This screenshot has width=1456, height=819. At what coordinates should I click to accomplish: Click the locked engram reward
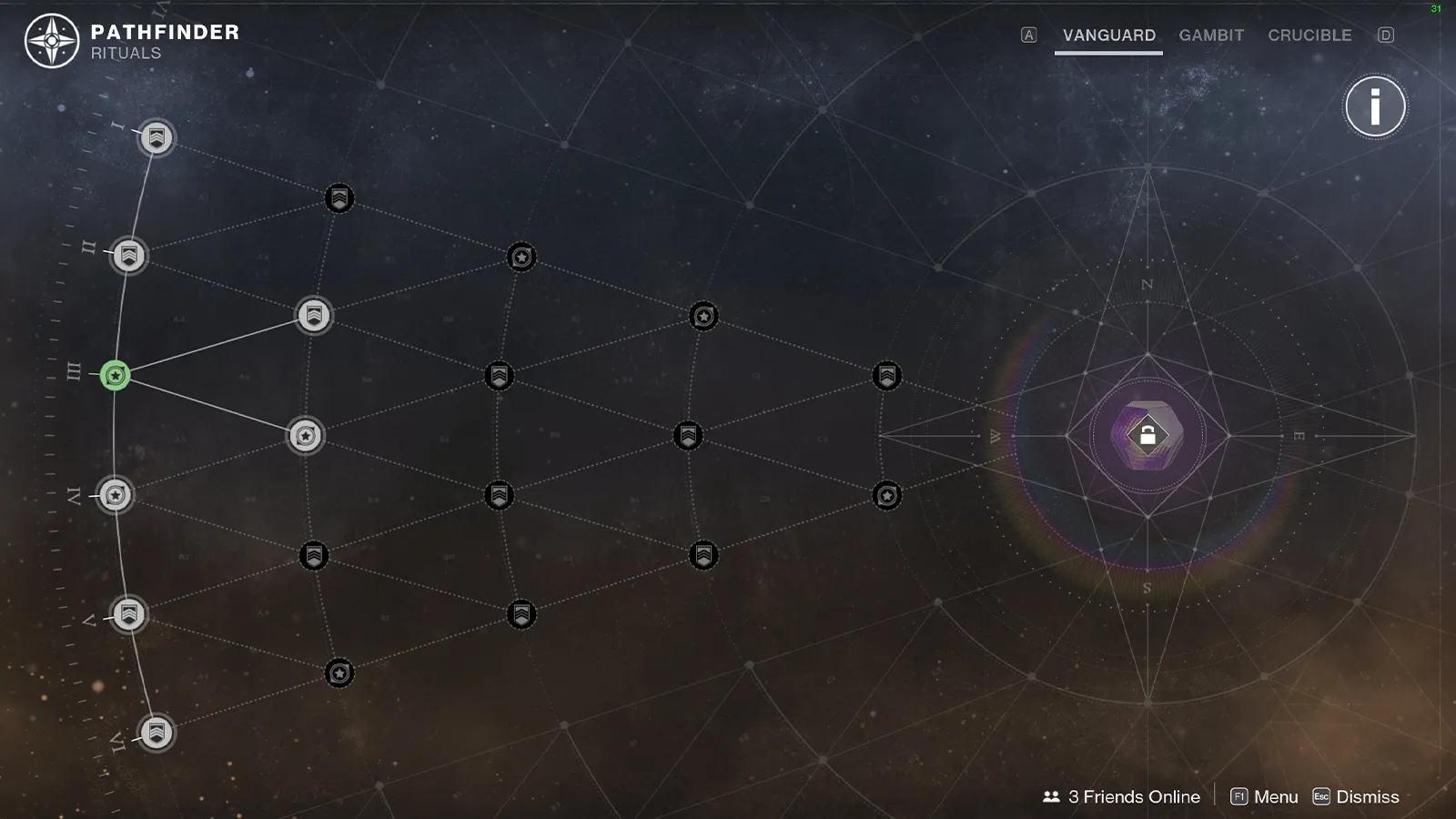(1148, 436)
